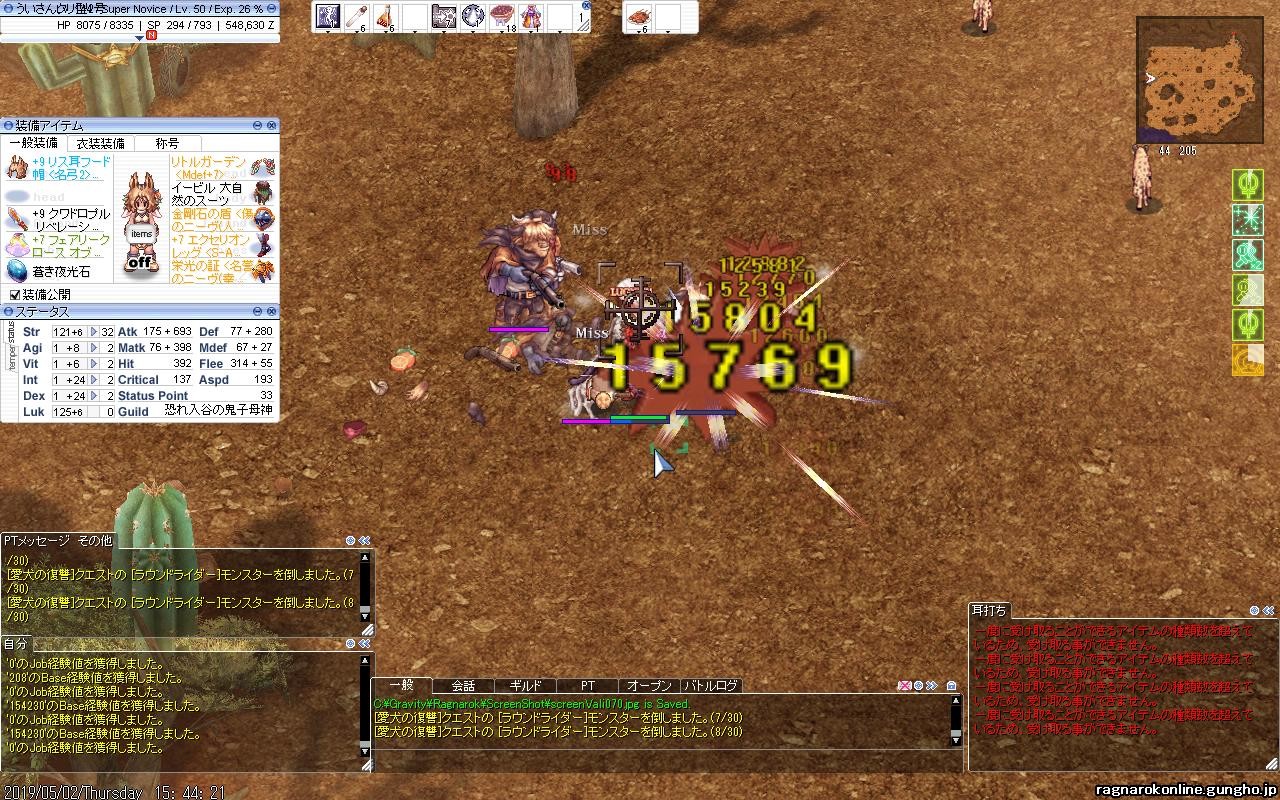Image resolution: width=1280 pixels, height=800 pixels.
Task: Switch to the 衣装装備 costume equipment tab
Action: click(101, 143)
